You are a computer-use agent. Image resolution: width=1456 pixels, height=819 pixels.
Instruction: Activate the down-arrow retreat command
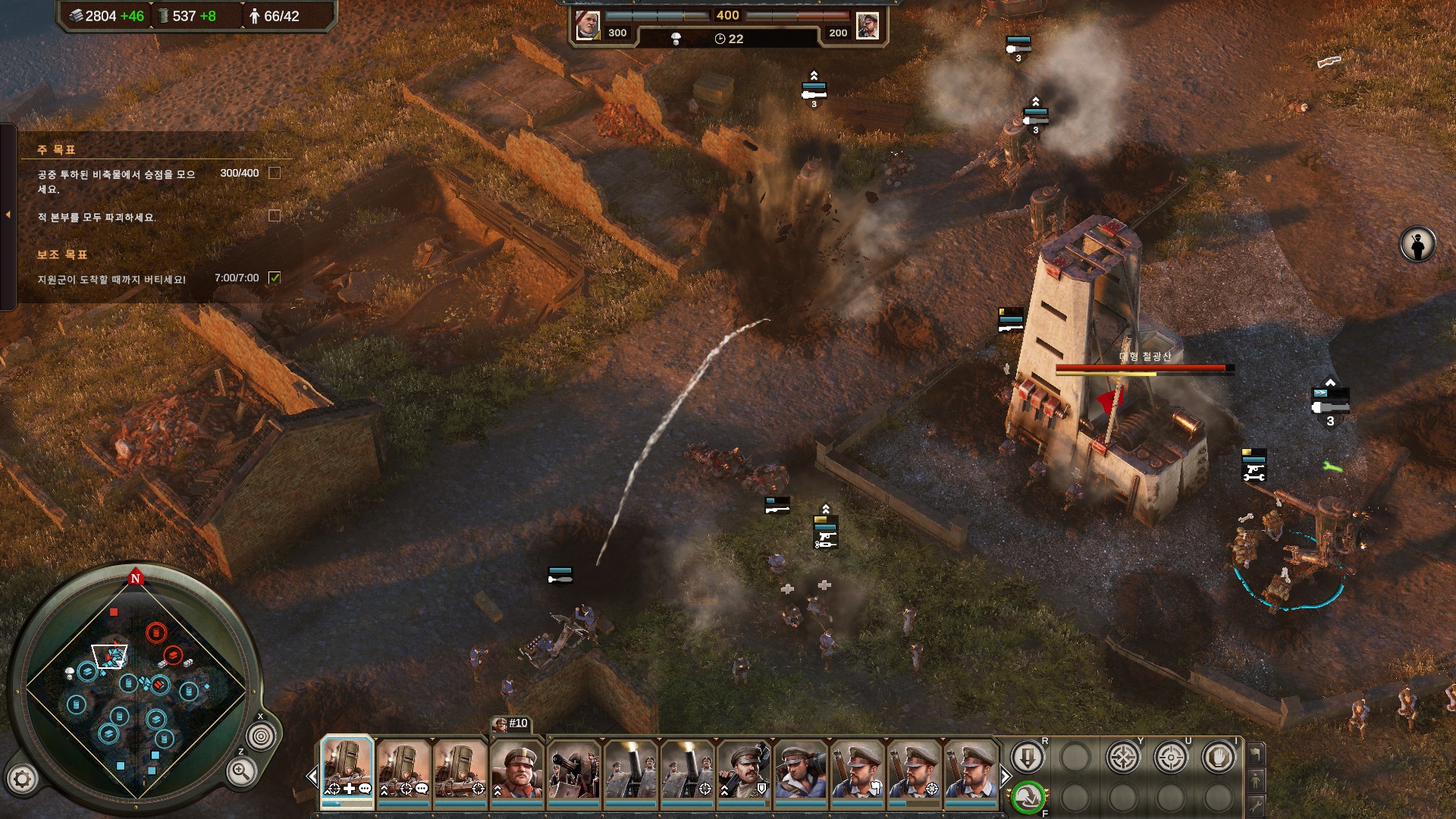(x=1028, y=758)
